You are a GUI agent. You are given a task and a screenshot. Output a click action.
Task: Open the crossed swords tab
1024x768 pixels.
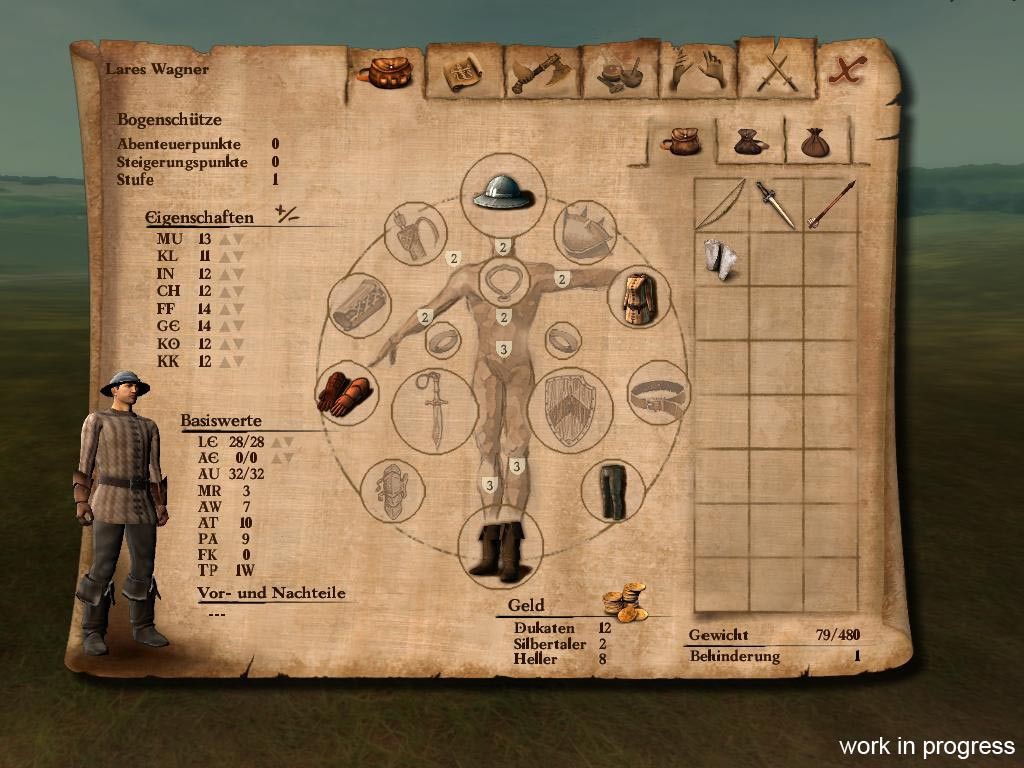click(x=775, y=70)
